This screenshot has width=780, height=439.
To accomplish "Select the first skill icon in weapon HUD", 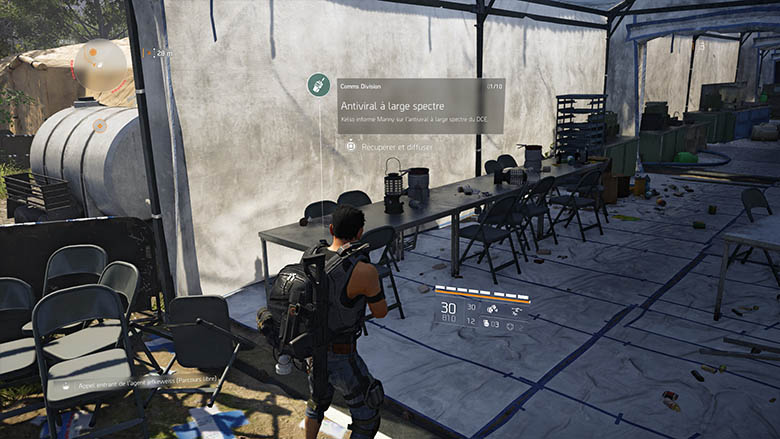I will click(493, 309).
